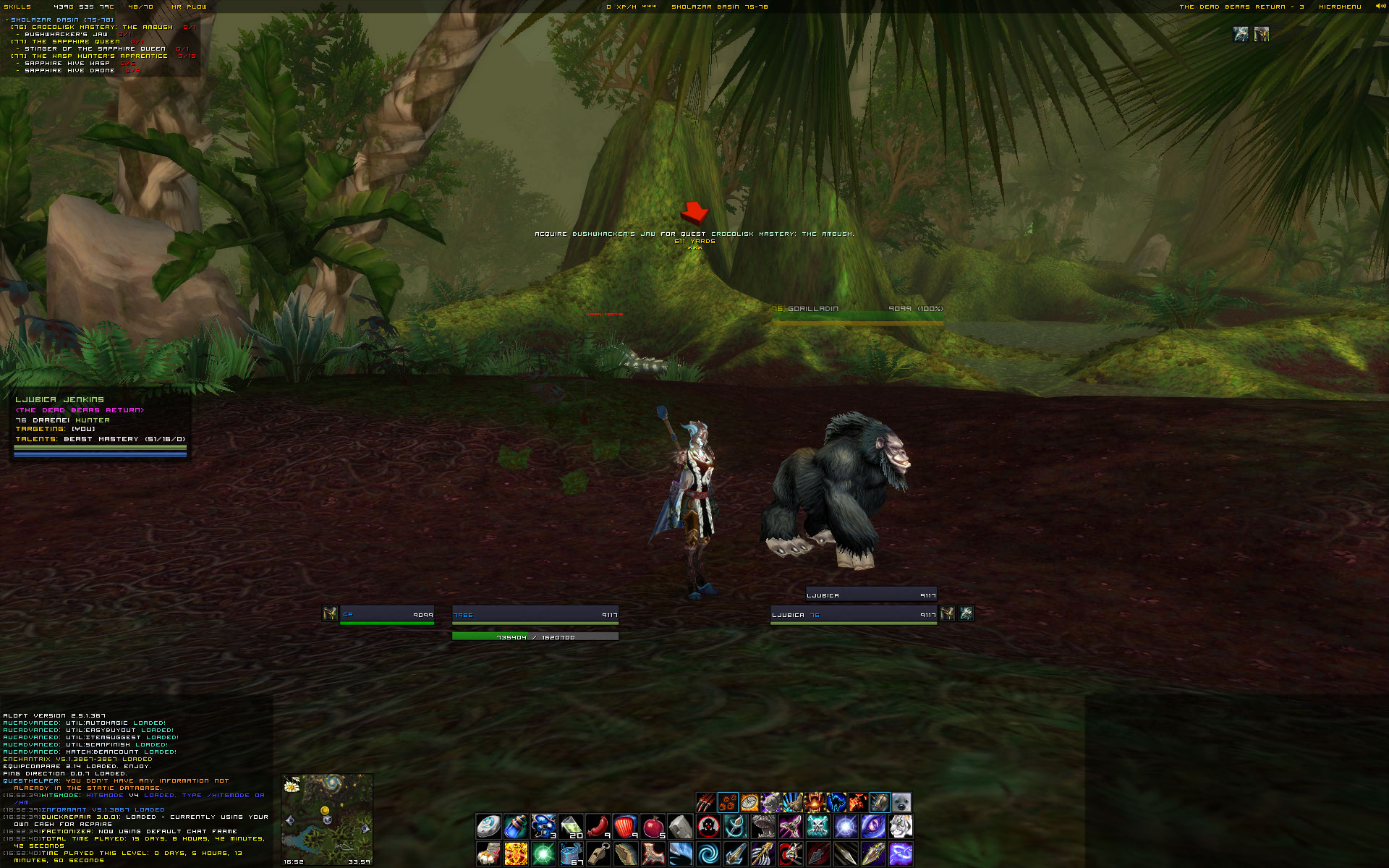Image resolution: width=1389 pixels, height=868 pixels.
Task: Use the whistle item on the action bar
Action: click(x=598, y=854)
